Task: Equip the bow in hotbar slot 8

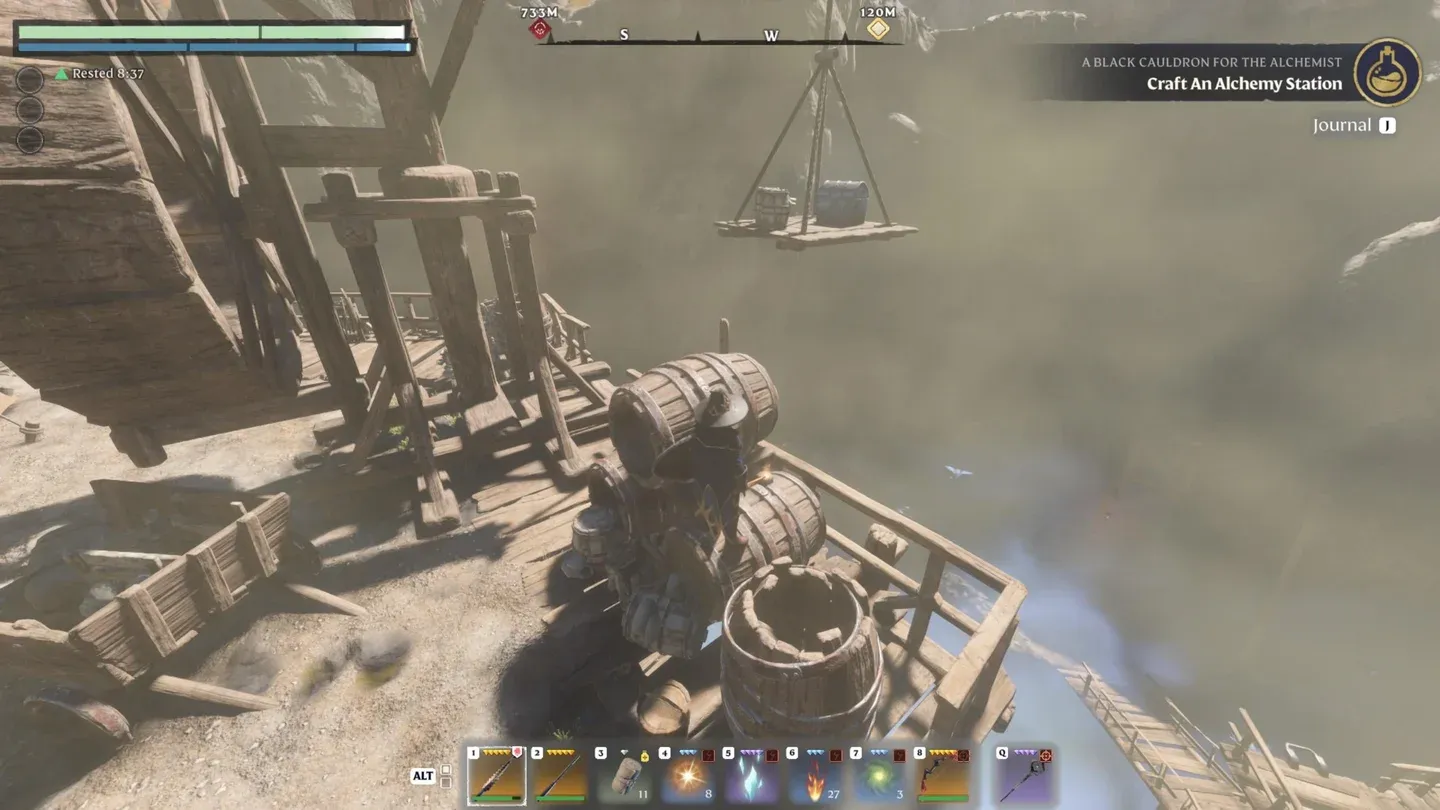Action: [x=942, y=775]
